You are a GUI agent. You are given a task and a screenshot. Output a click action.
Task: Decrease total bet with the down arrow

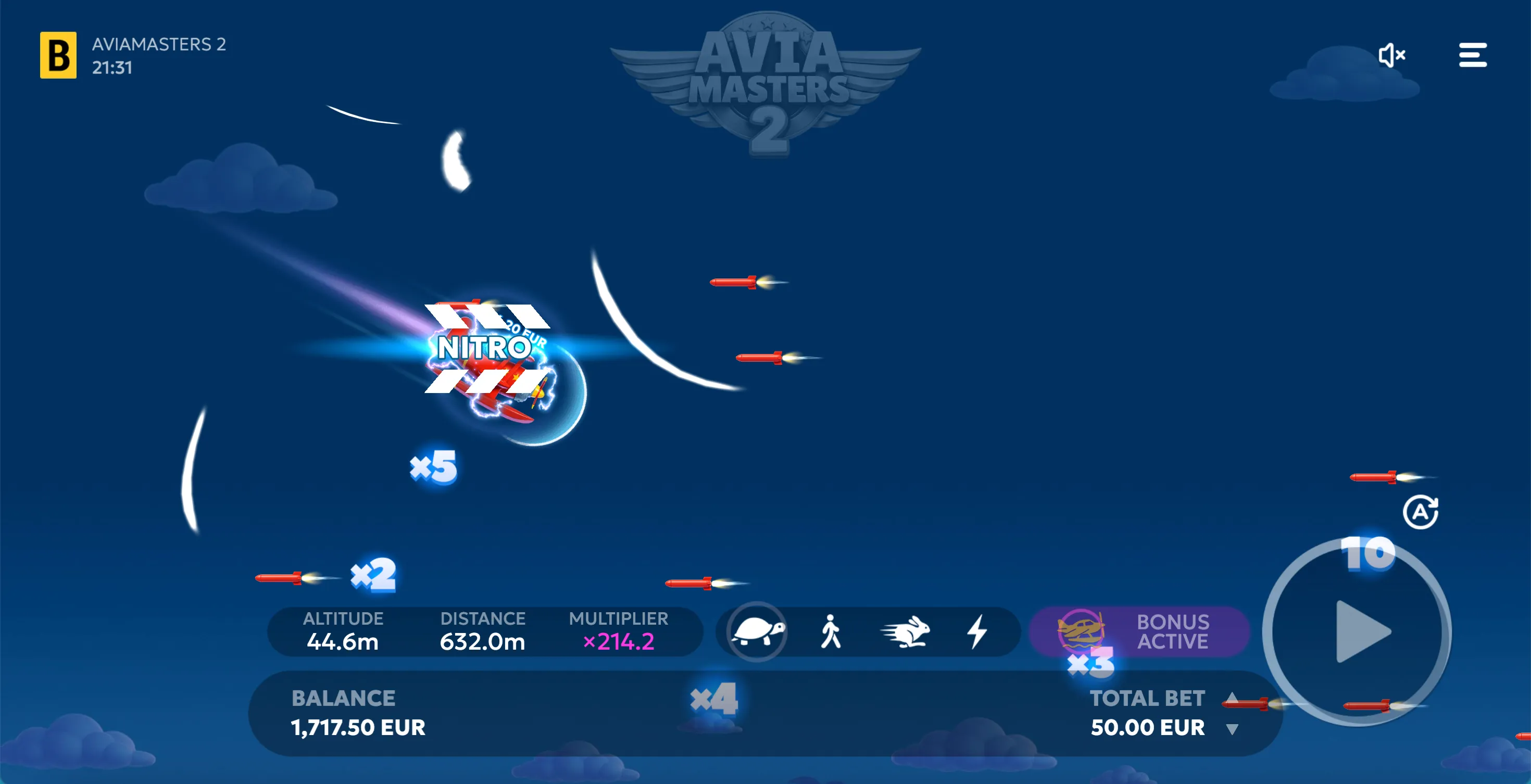click(1233, 728)
